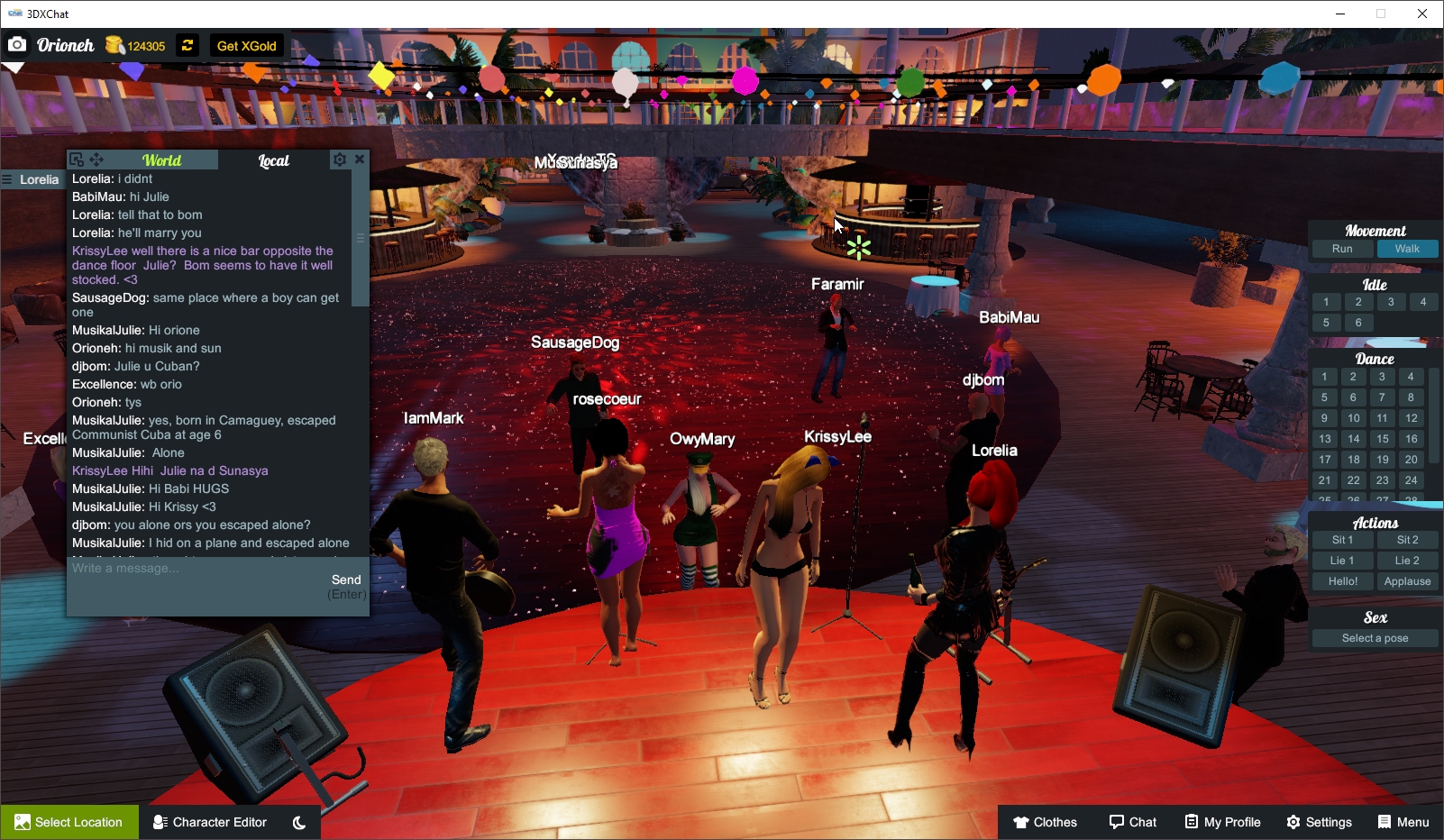Click the move handle icon on chat window
The image size is (1444, 840).
pos(95,160)
